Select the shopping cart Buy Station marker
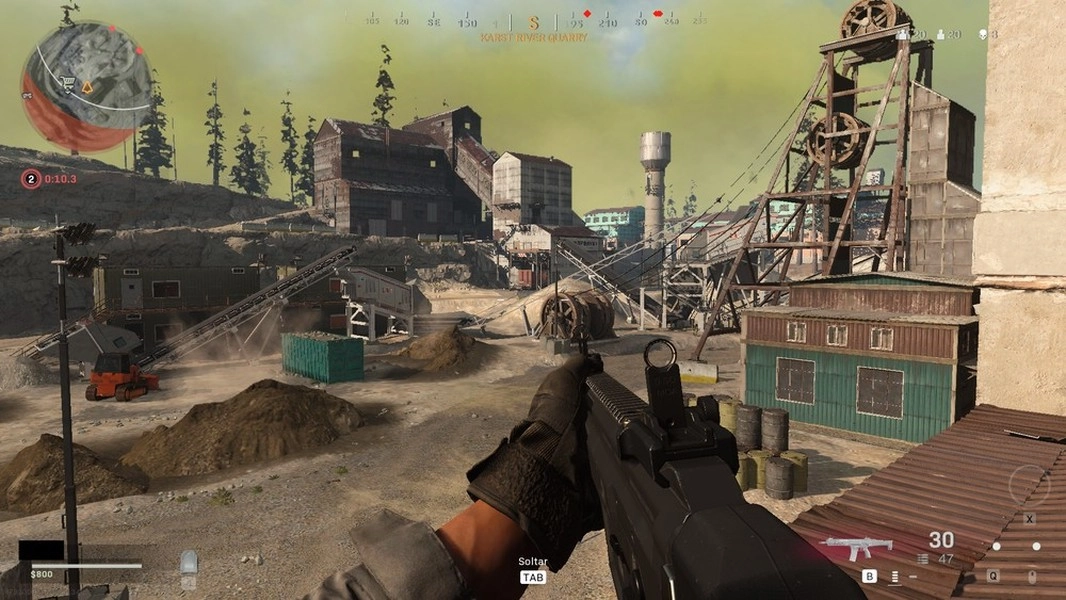This screenshot has height=600, width=1066. [68, 82]
